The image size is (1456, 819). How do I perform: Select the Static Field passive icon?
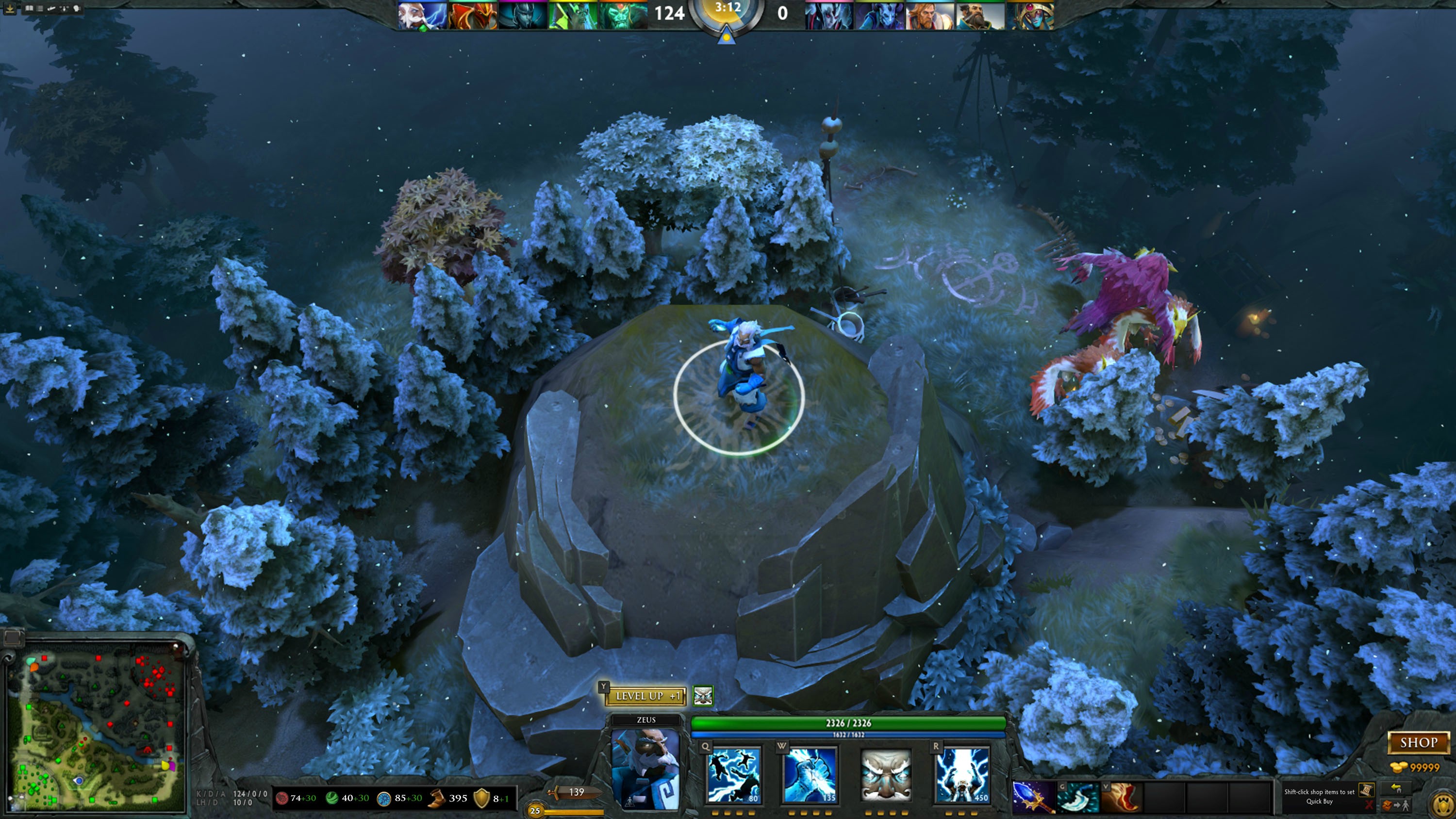coord(885,774)
